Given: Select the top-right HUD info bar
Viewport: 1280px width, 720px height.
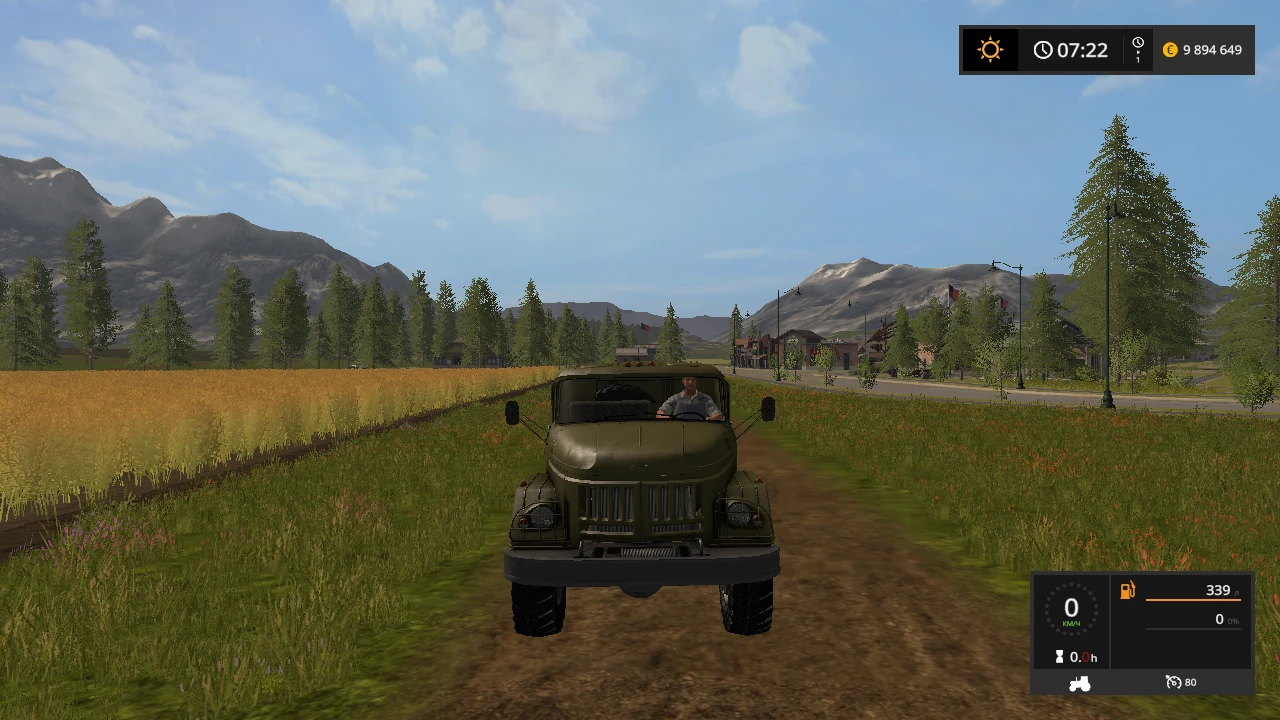Looking at the screenshot, I should point(1107,49).
